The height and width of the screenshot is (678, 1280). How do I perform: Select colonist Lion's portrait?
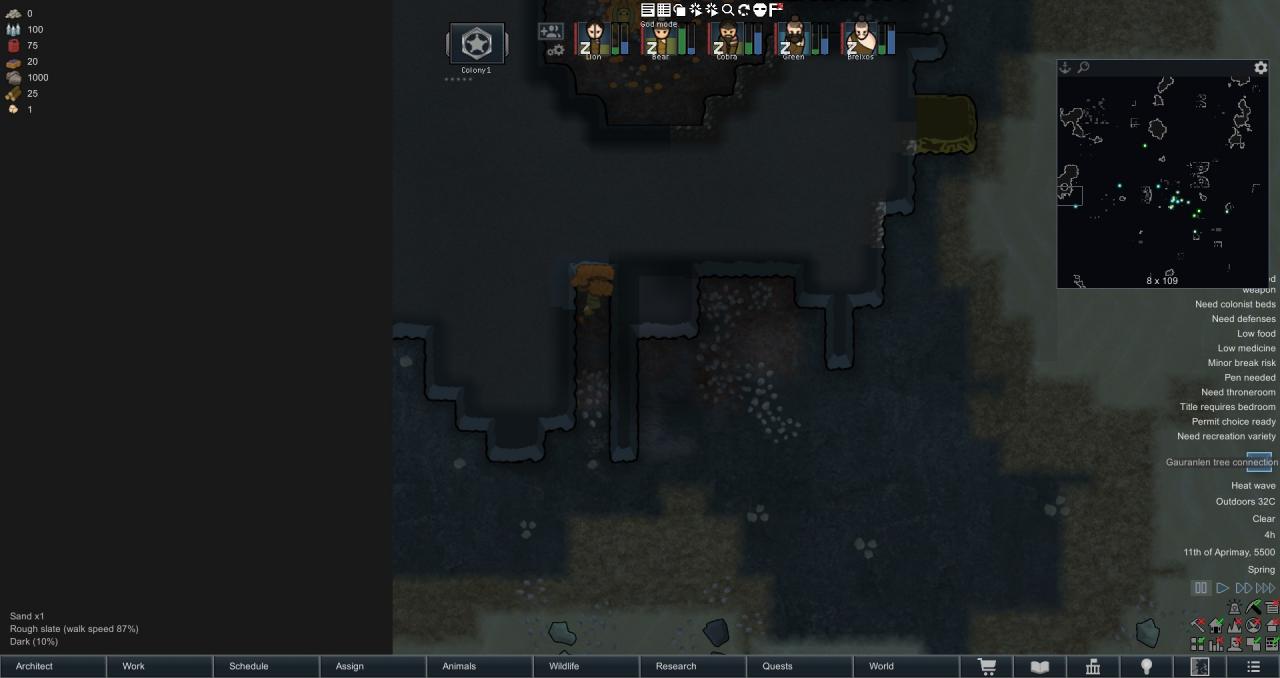(x=595, y=40)
